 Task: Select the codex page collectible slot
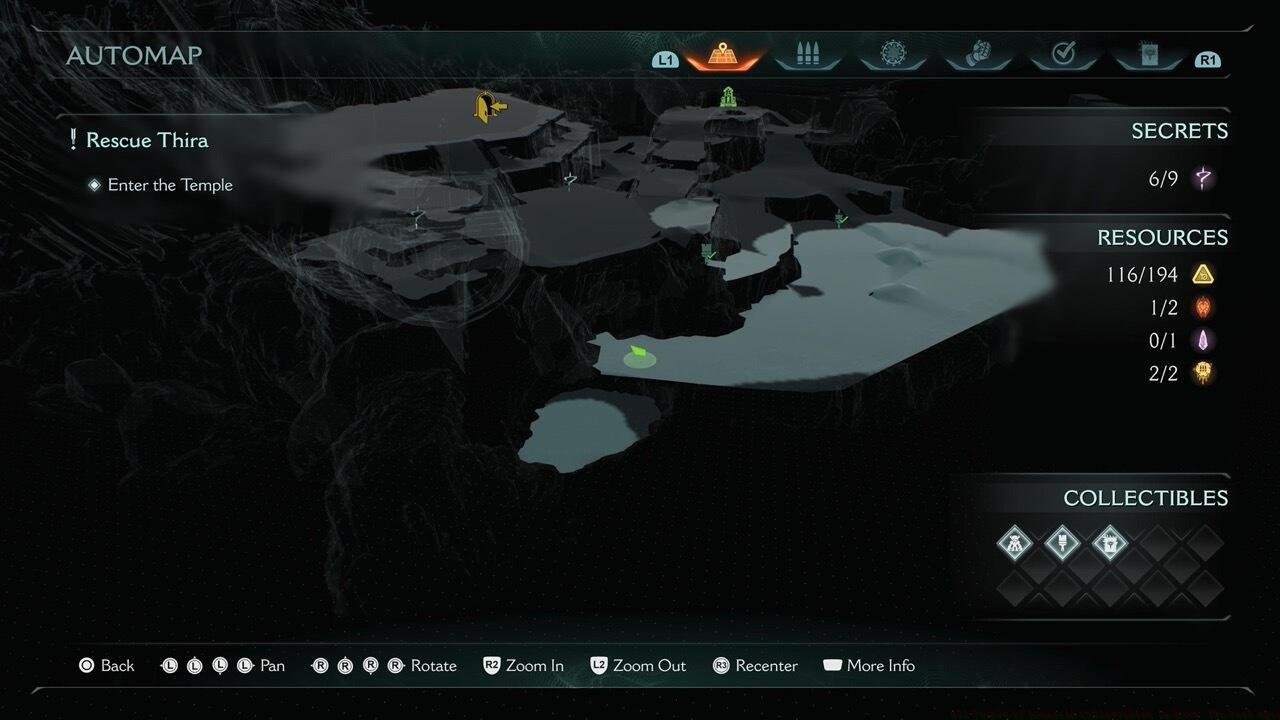pyautogui.click(x=1109, y=543)
